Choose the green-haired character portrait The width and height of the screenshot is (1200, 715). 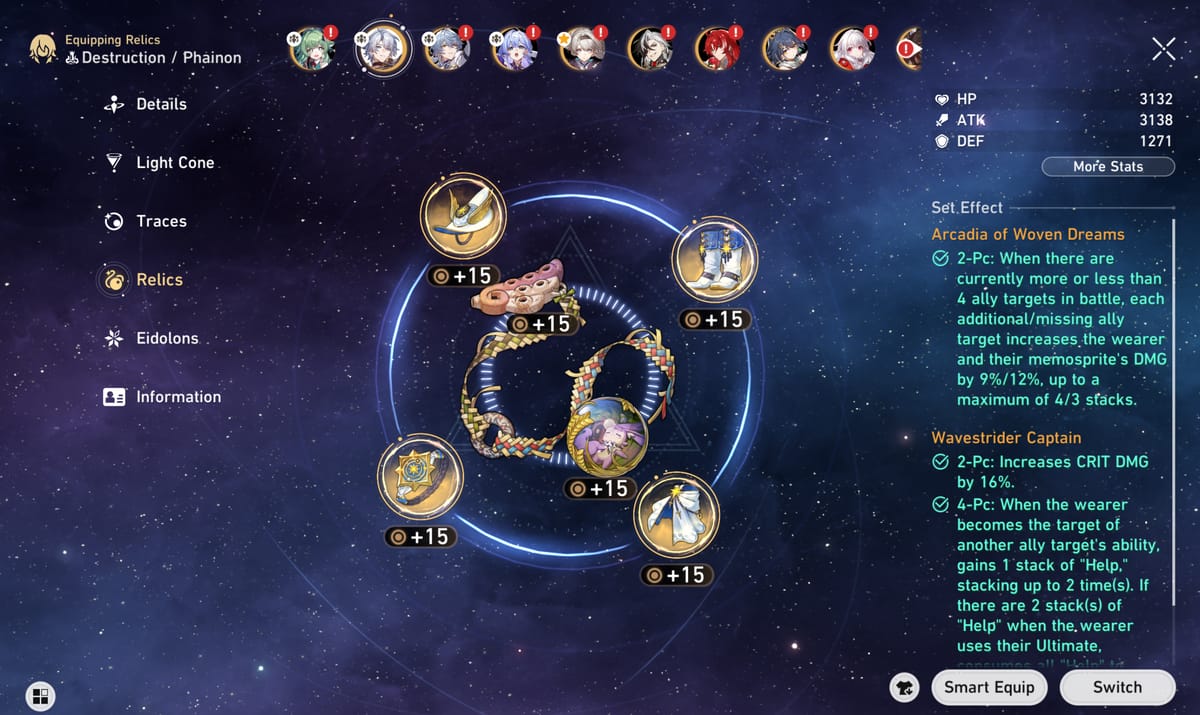click(311, 47)
